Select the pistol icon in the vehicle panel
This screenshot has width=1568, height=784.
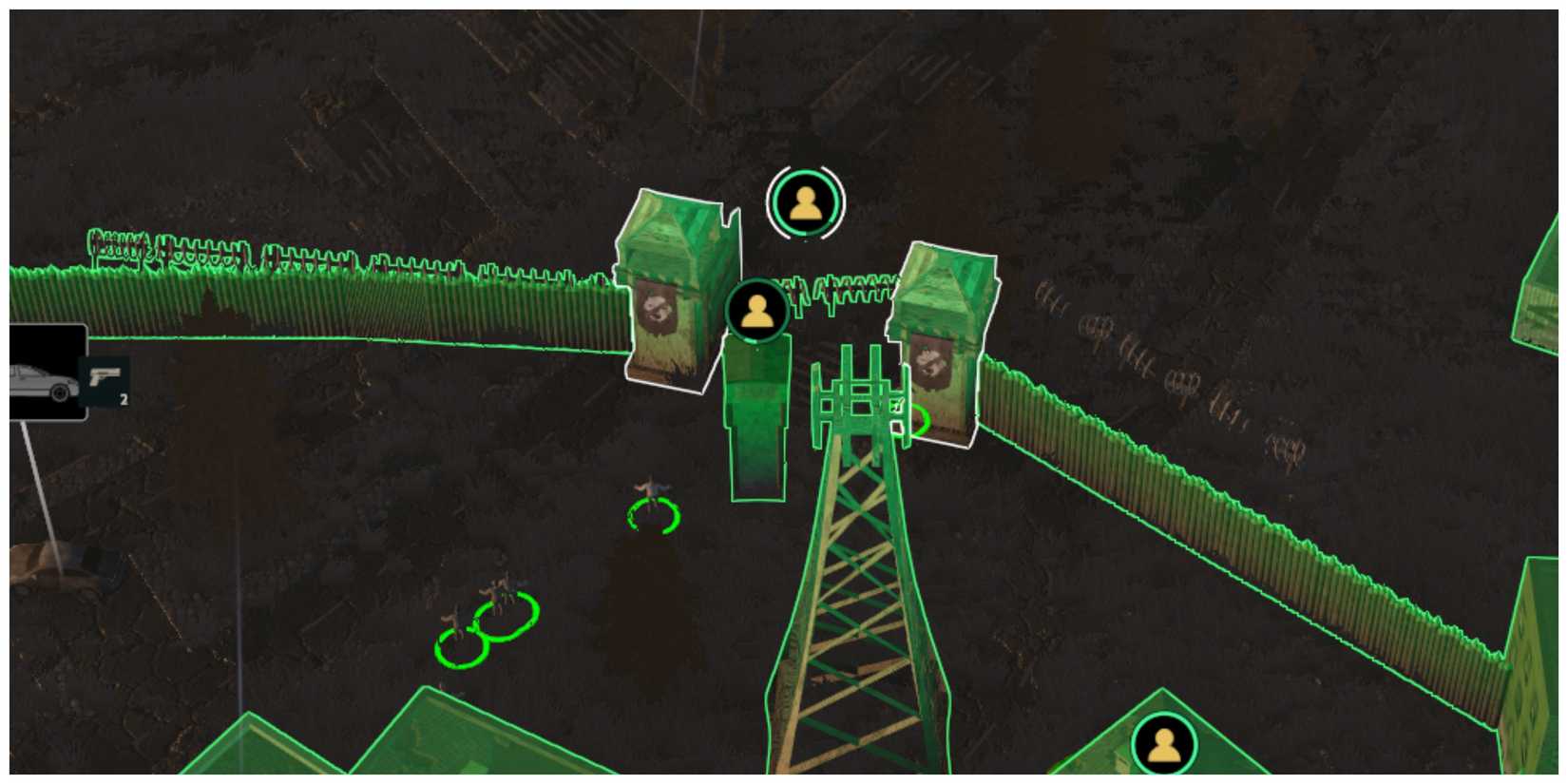(107, 378)
